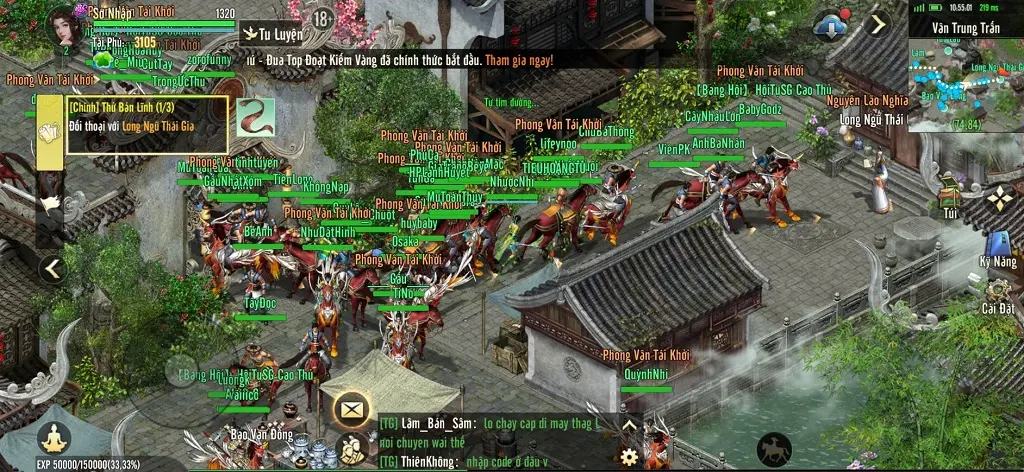Open the player character portrait

coord(66,24)
